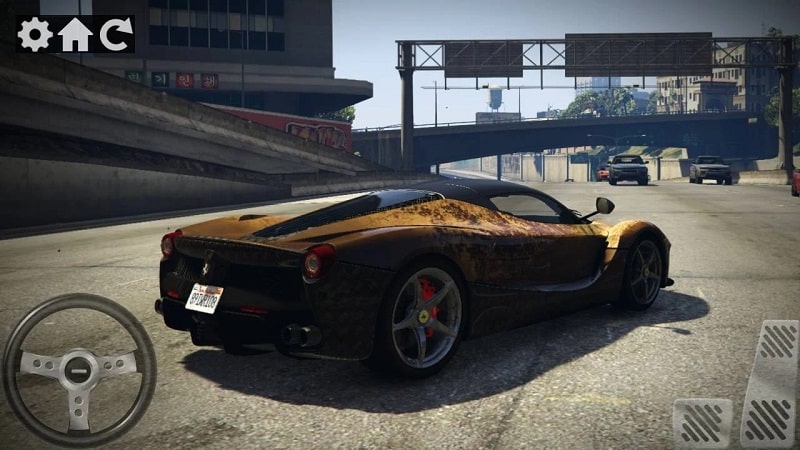This screenshot has height=450, width=800.
Task: Step on the gas pedal
Action: pyautogui.click(x=769, y=382)
